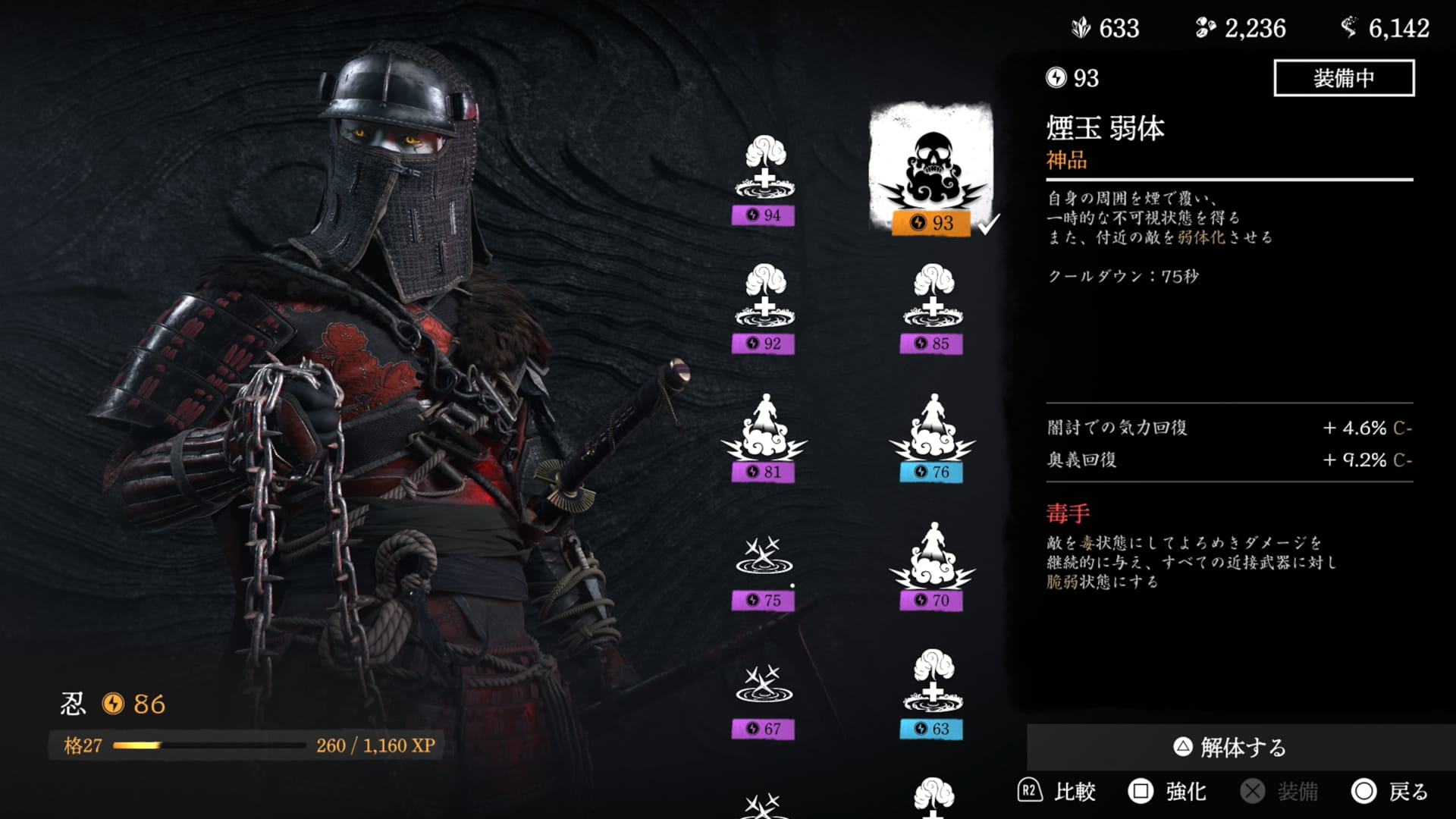1456x819 pixels.
Task: Click the currency icon showing 2,236
Action: pyautogui.click(x=1206, y=28)
